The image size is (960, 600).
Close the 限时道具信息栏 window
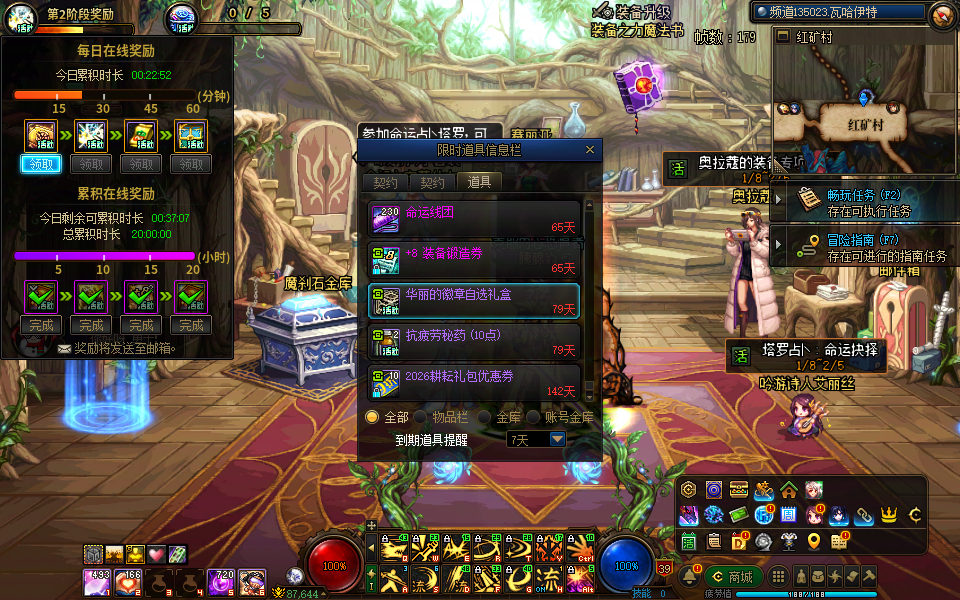pyautogui.click(x=590, y=150)
